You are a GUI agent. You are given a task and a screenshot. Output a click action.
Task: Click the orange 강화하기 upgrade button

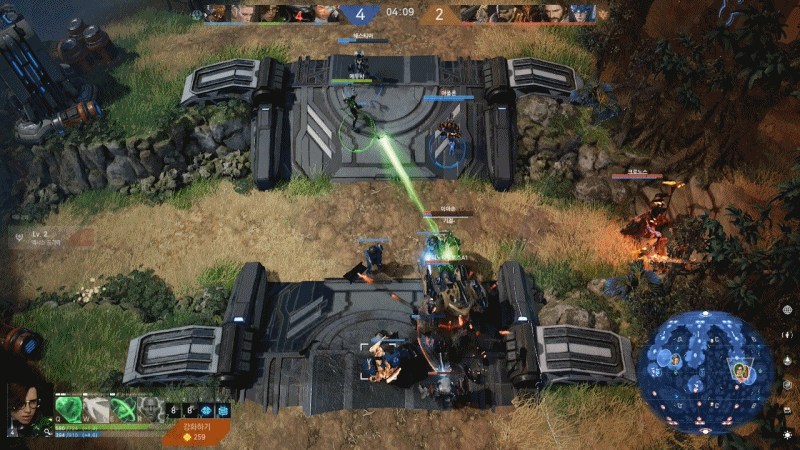(197, 431)
